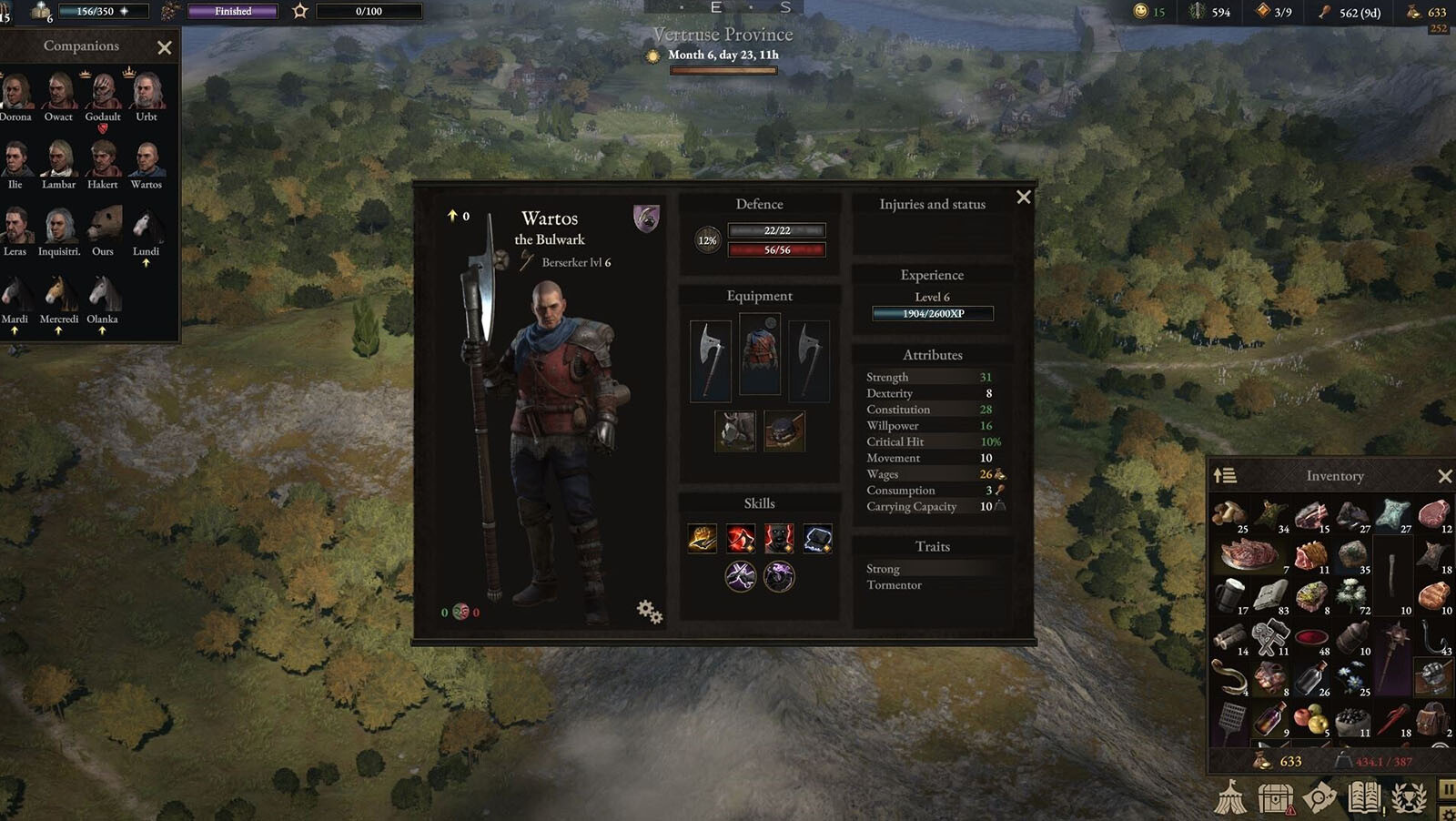
Task: Open the camp tent menu
Action: point(1230,797)
